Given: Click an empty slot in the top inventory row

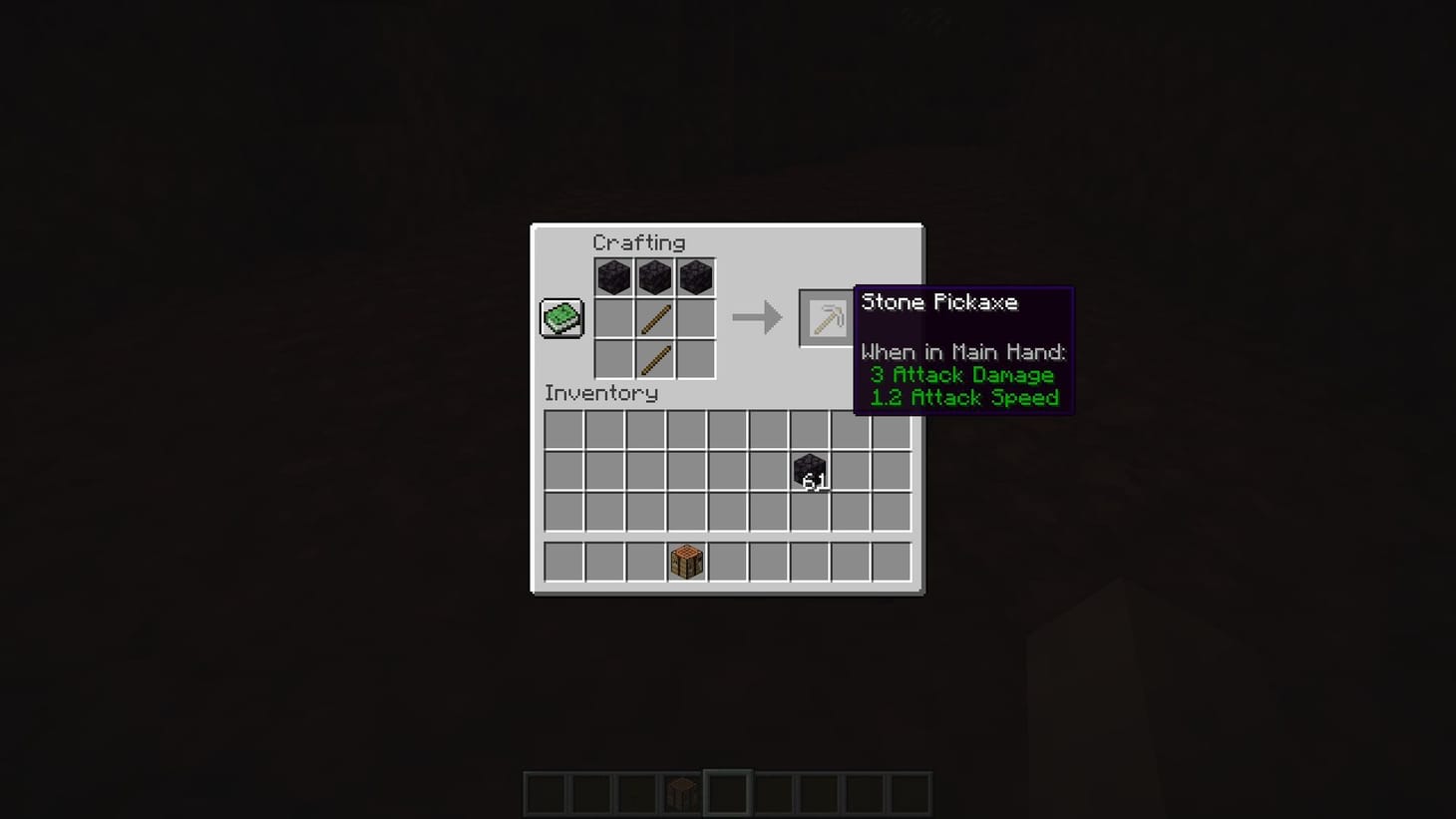Looking at the screenshot, I should point(562,427).
